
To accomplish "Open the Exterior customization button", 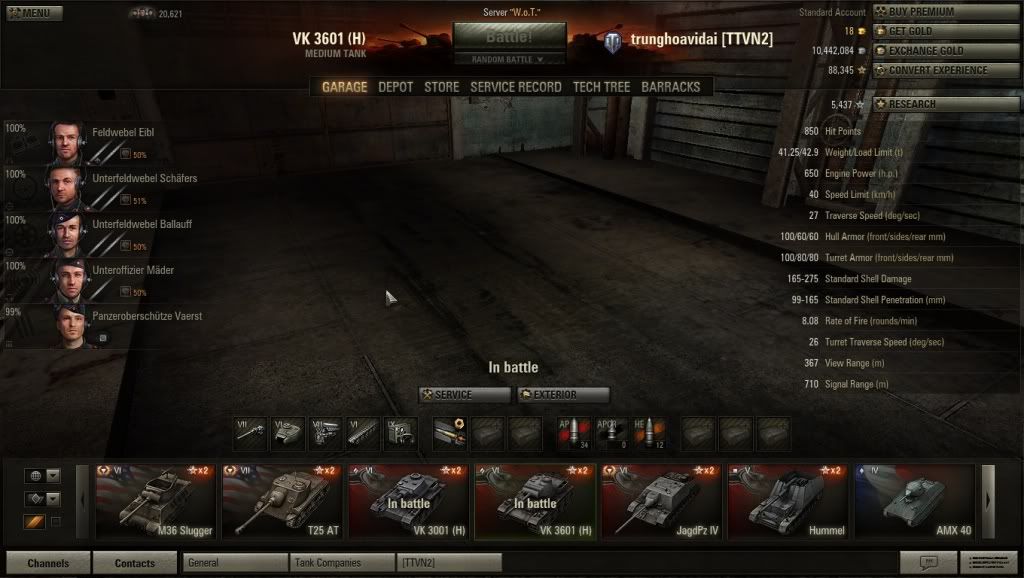I will point(562,395).
